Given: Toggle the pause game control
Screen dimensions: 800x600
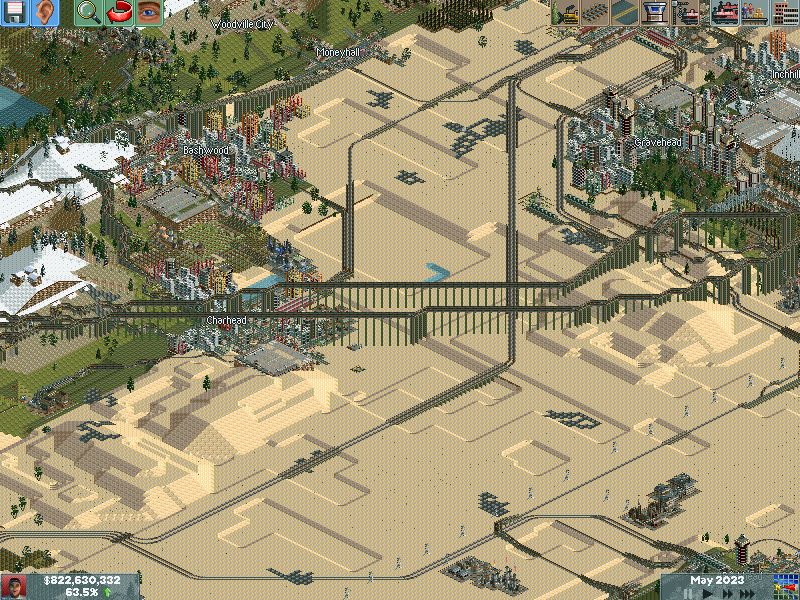Looking at the screenshot, I should click(x=689, y=593).
